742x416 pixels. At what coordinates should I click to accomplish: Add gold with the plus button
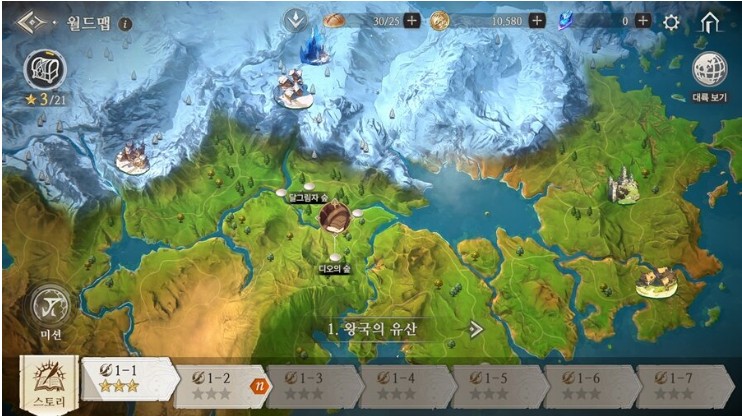click(537, 21)
